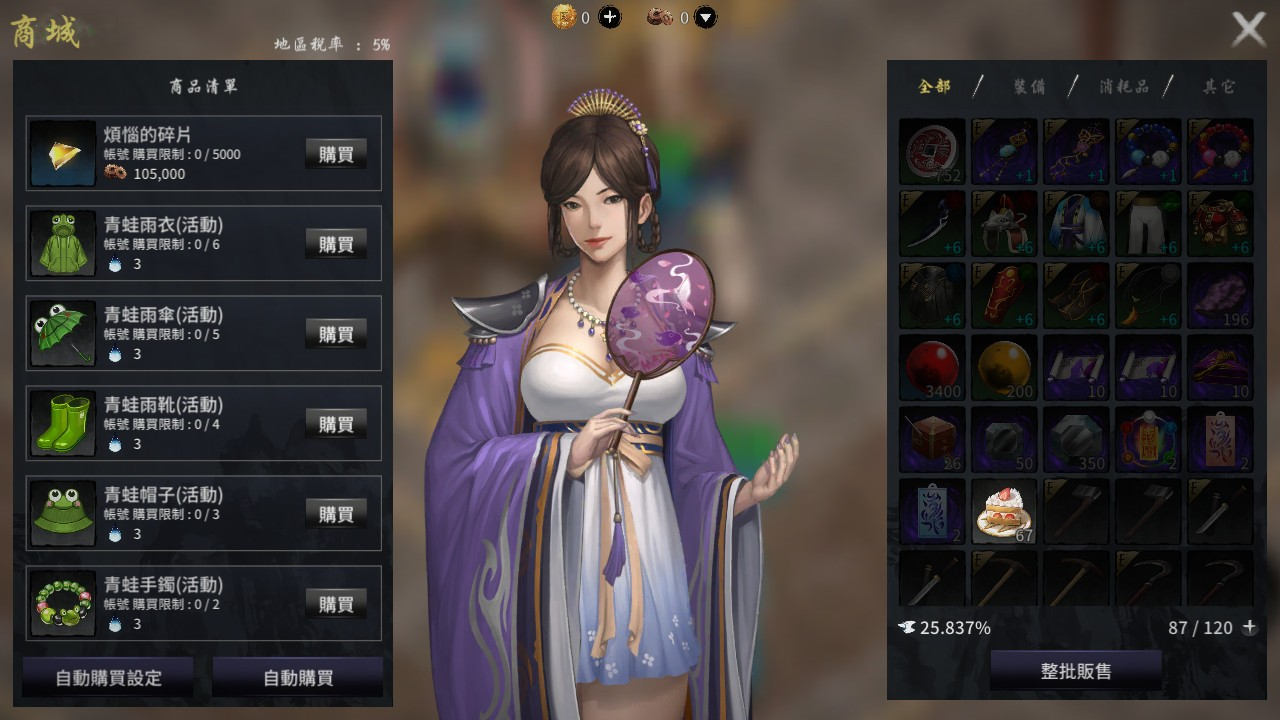Open 自動購買設定 auto-buy settings
This screenshot has height=720, width=1280.
(x=108, y=677)
